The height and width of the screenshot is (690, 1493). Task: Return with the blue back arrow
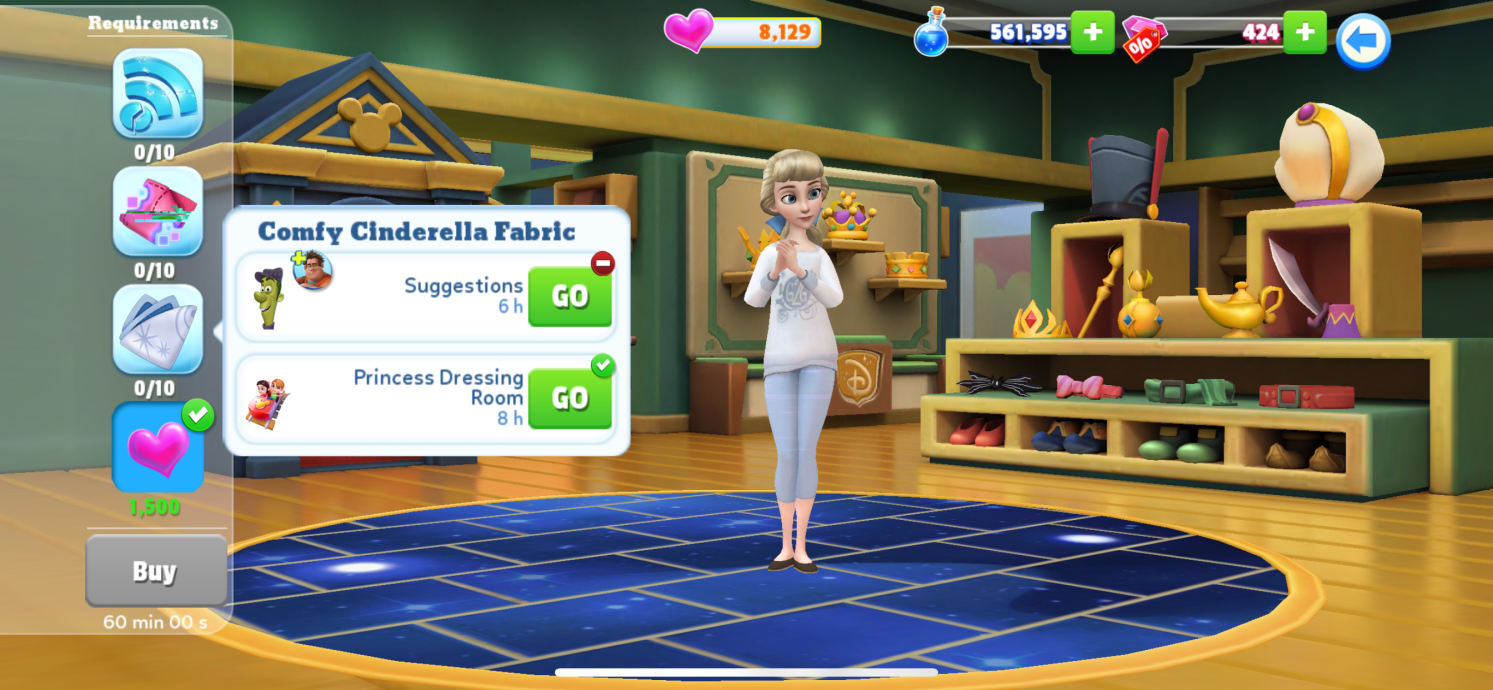pos(1363,41)
